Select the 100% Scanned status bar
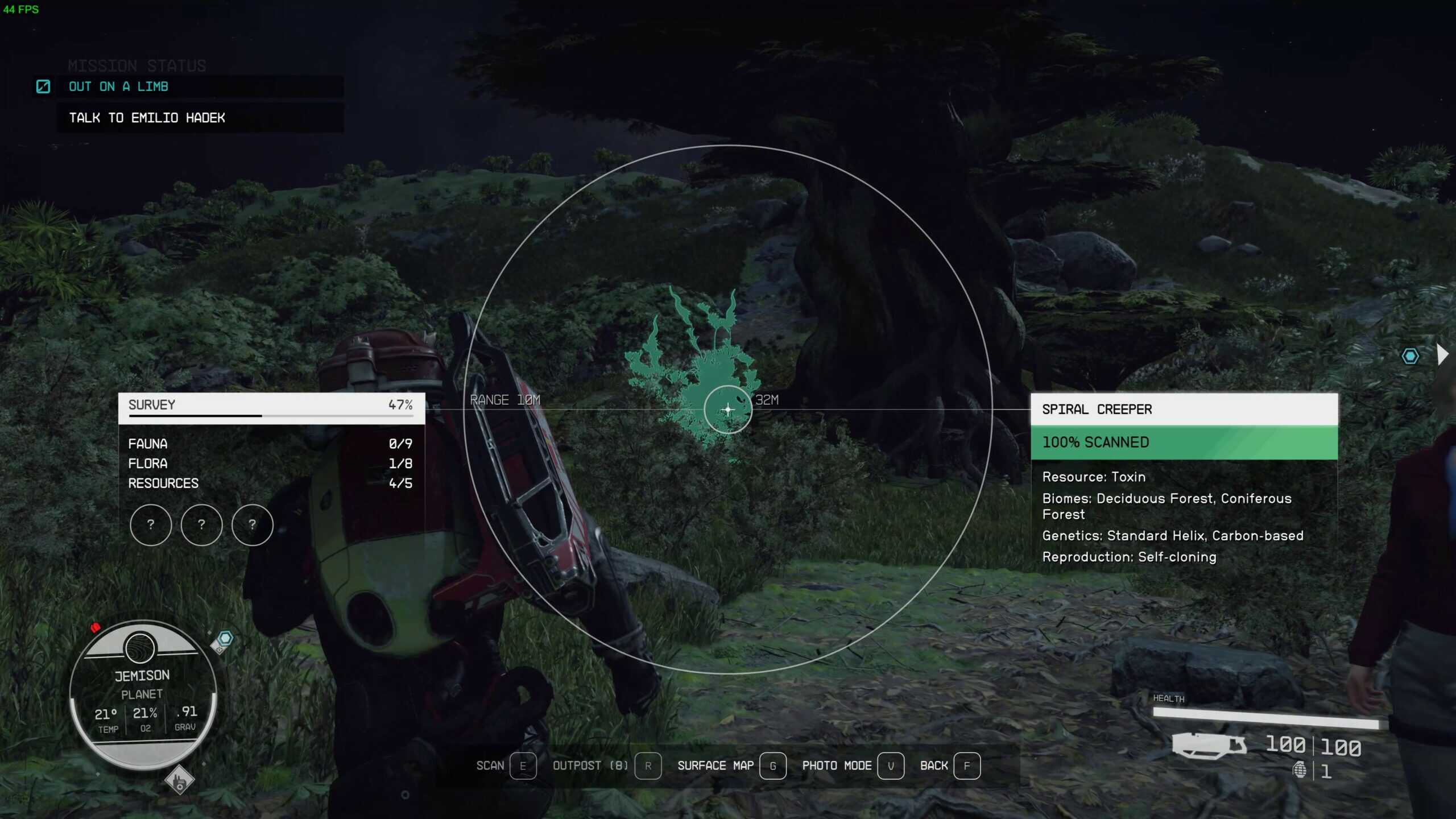The height and width of the screenshot is (819, 1456). pyautogui.click(x=1183, y=442)
